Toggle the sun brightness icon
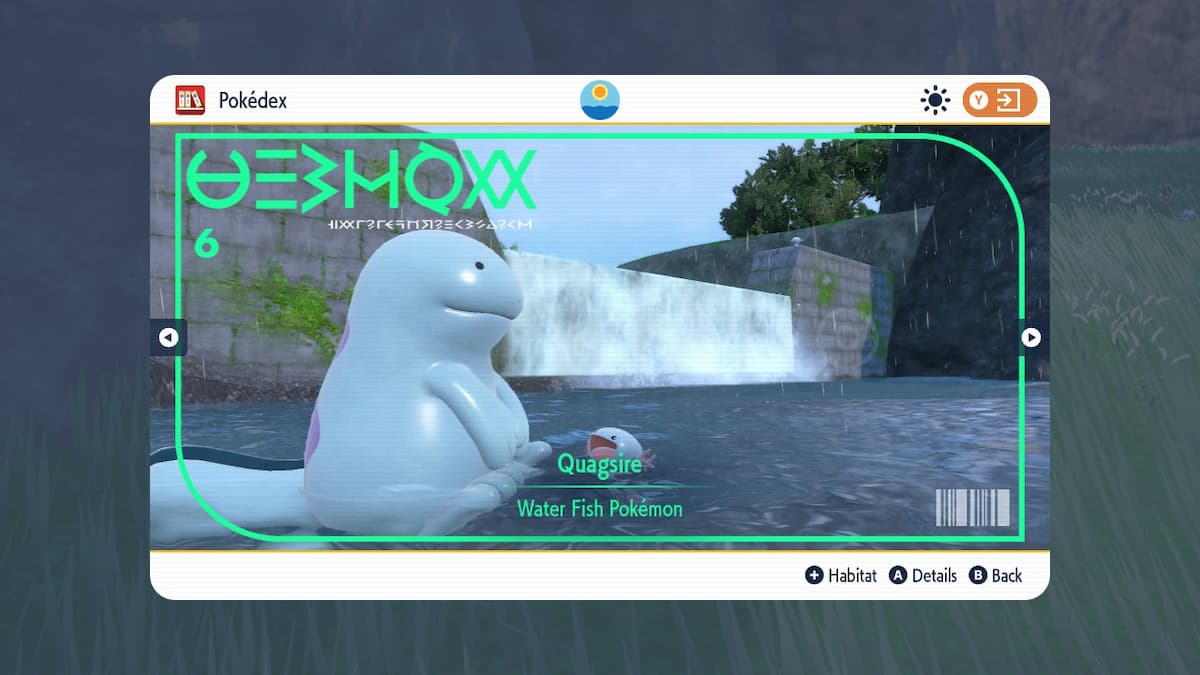The height and width of the screenshot is (675, 1200). pos(935,100)
